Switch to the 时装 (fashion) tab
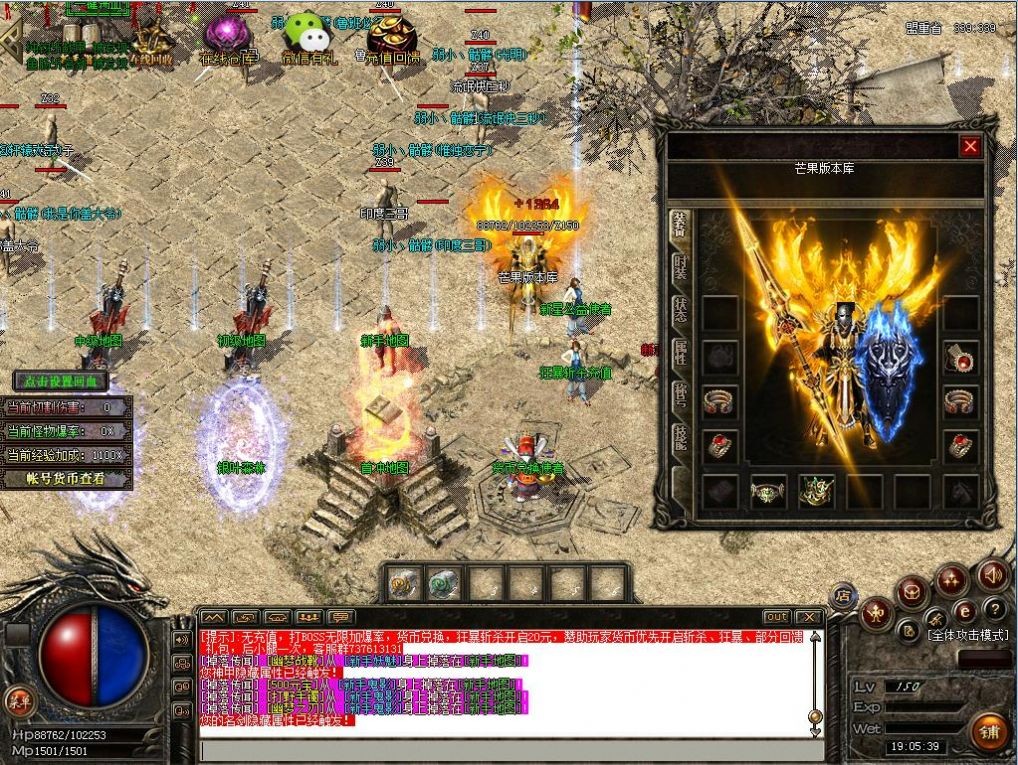Viewport: 1018px width, 765px height. 680,269
